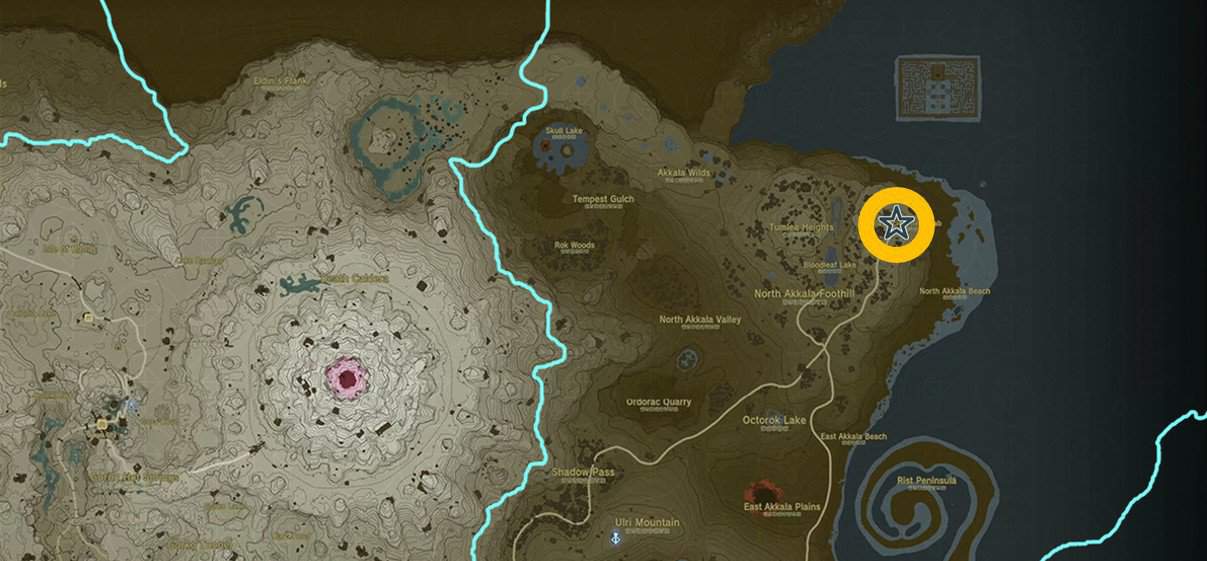Select the star marker circled in yellow
Screen dimensions: 1207x561
pyautogui.click(x=896, y=225)
